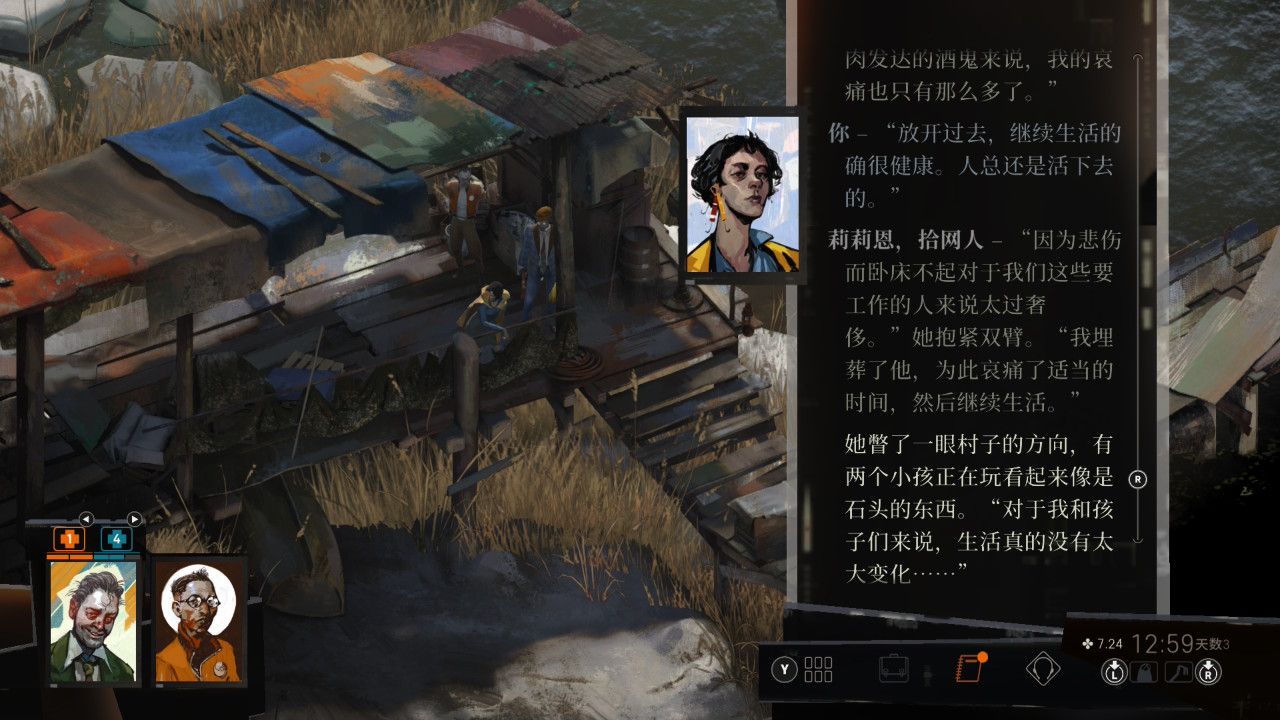Image resolution: width=1280 pixels, height=720 pixels.
Task: Select Kim Kitsuragi's portrait with glasses
Action: point(199,621)
